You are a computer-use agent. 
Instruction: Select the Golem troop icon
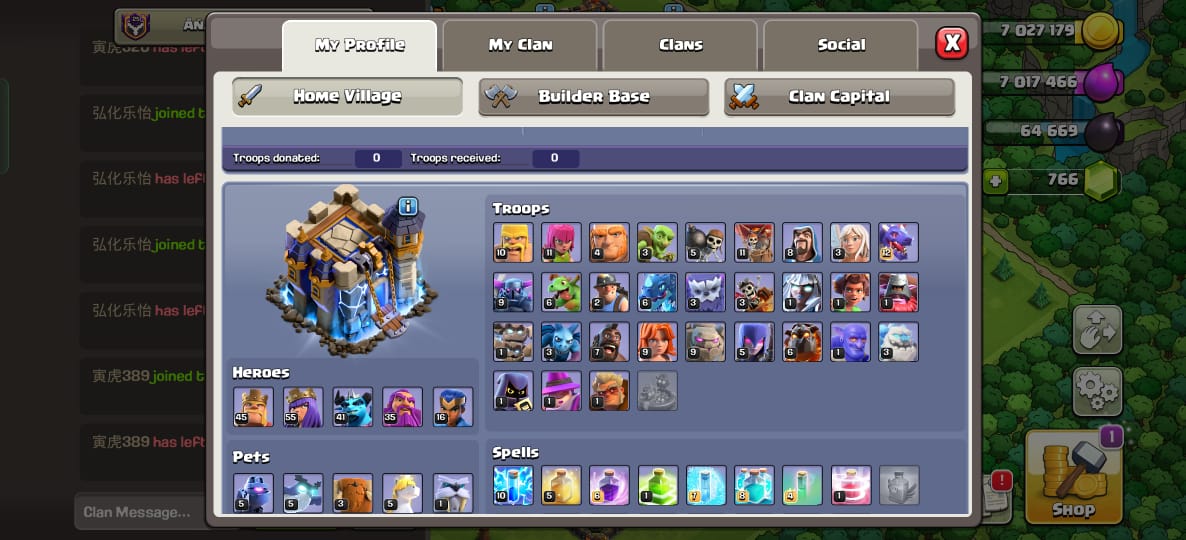coord(706,341)
